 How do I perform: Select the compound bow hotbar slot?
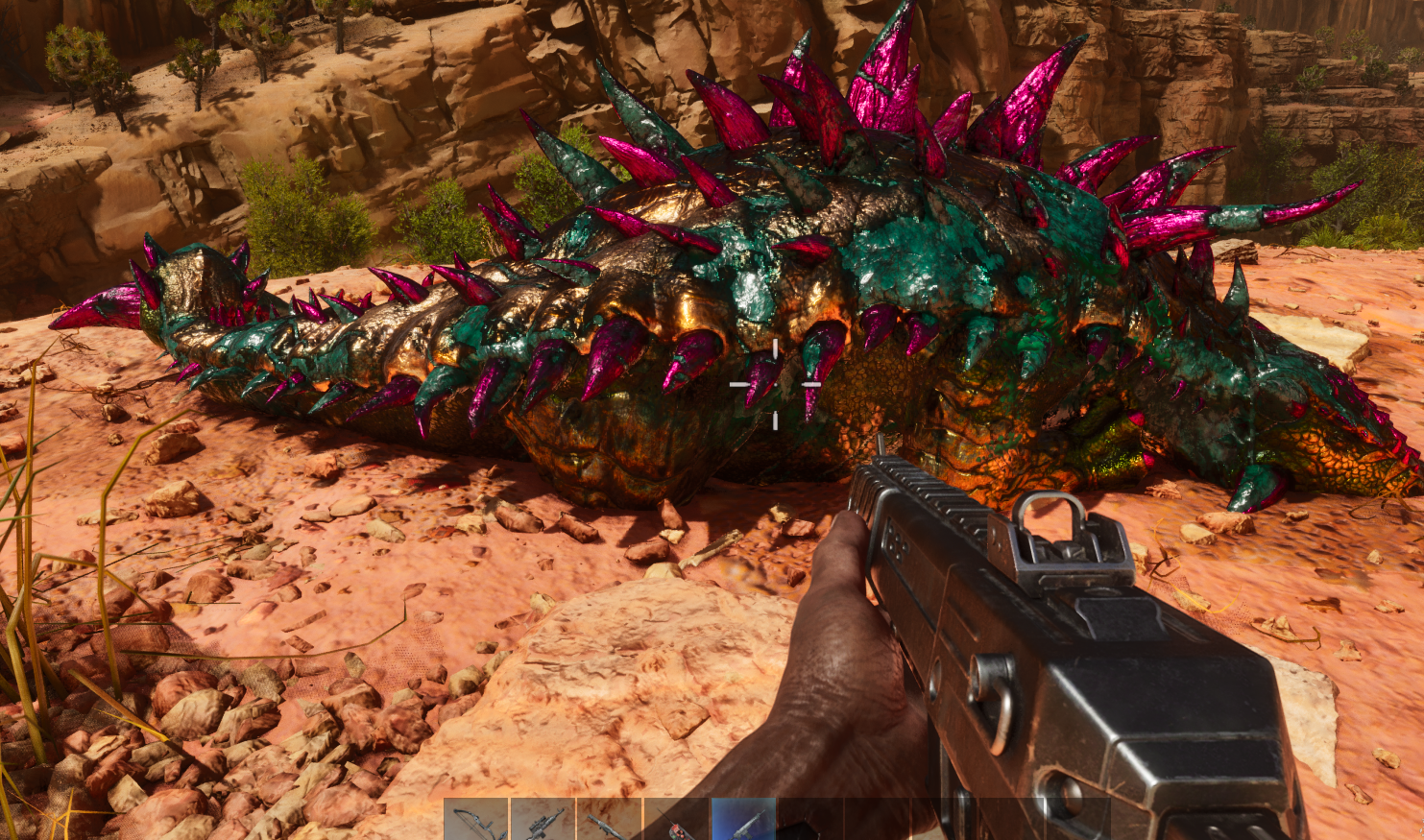click(476, 821)
